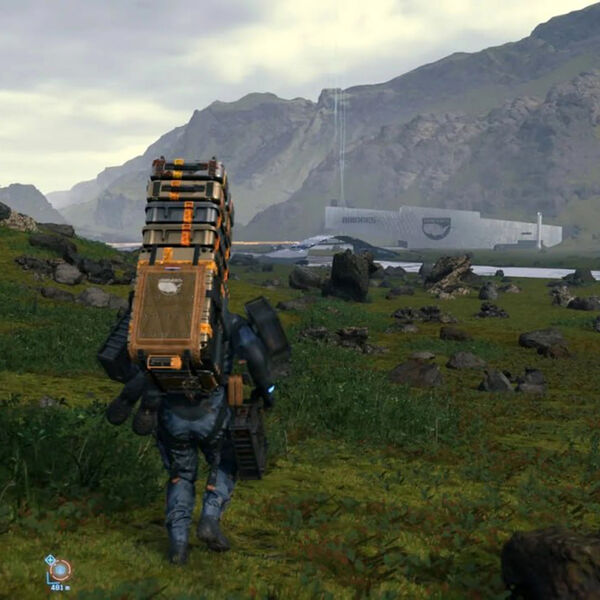Select the circular destination waypoint marker
This screenshot has width=600, height=600.
tap(60, 570)
